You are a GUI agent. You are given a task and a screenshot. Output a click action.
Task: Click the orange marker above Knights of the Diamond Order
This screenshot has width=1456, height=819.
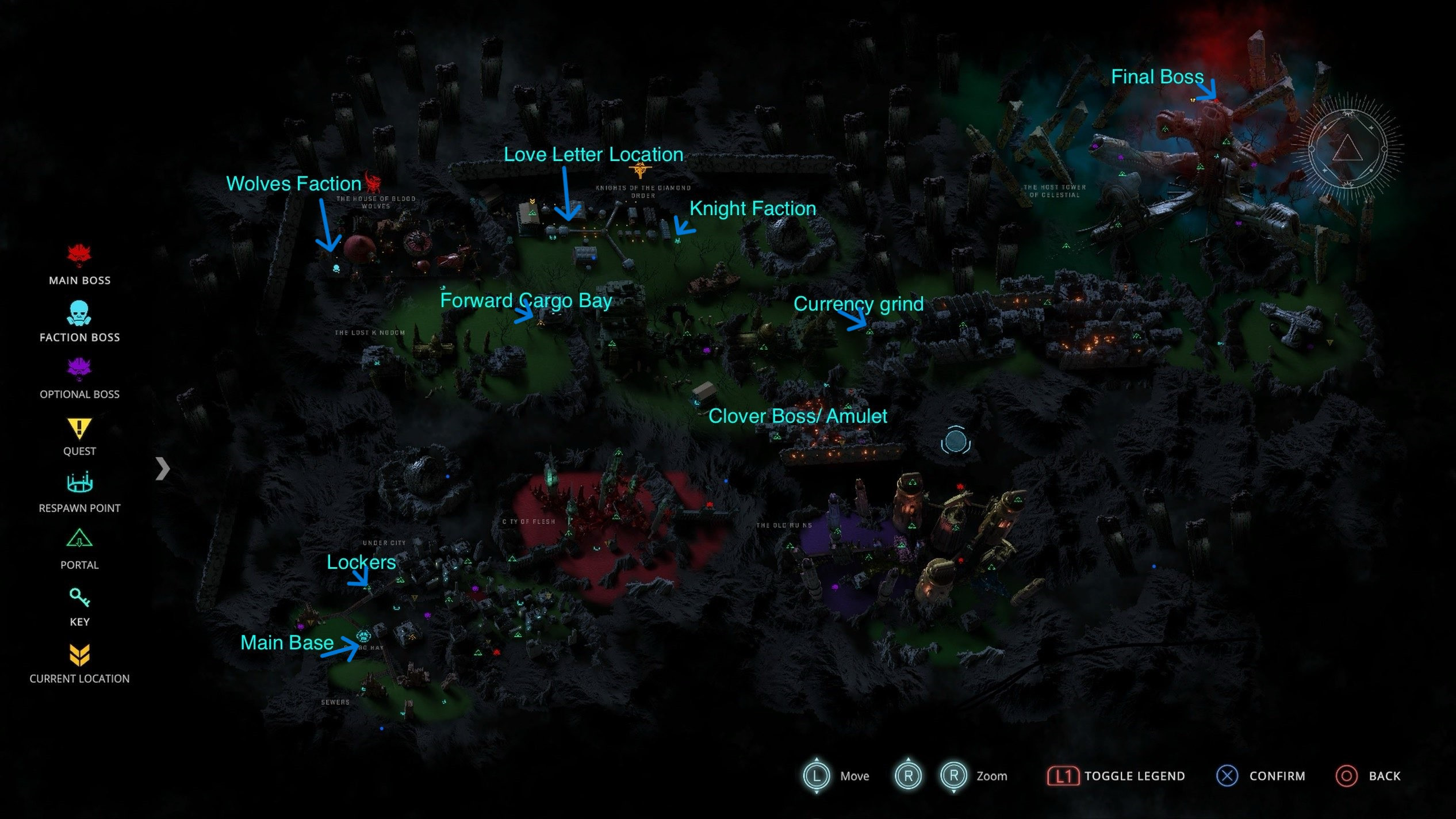point(640,170)
